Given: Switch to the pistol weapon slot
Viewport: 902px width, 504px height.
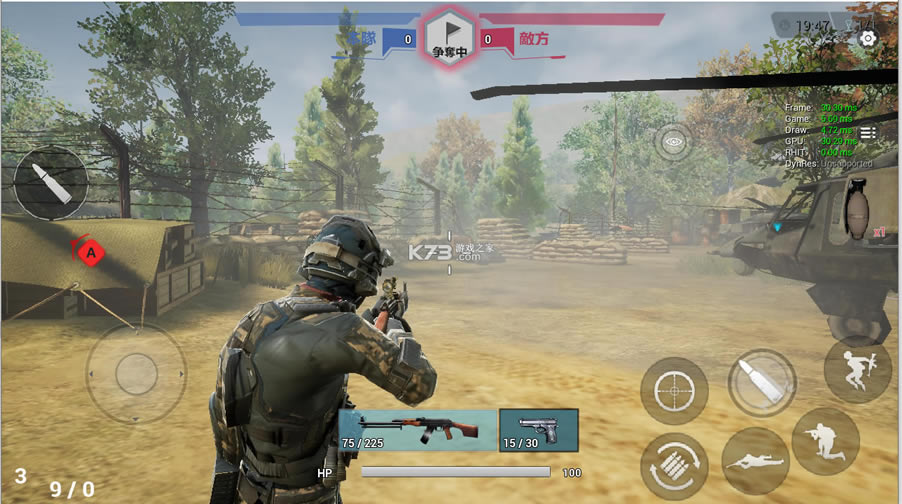Looking at the screenshot, I should 538,430.
